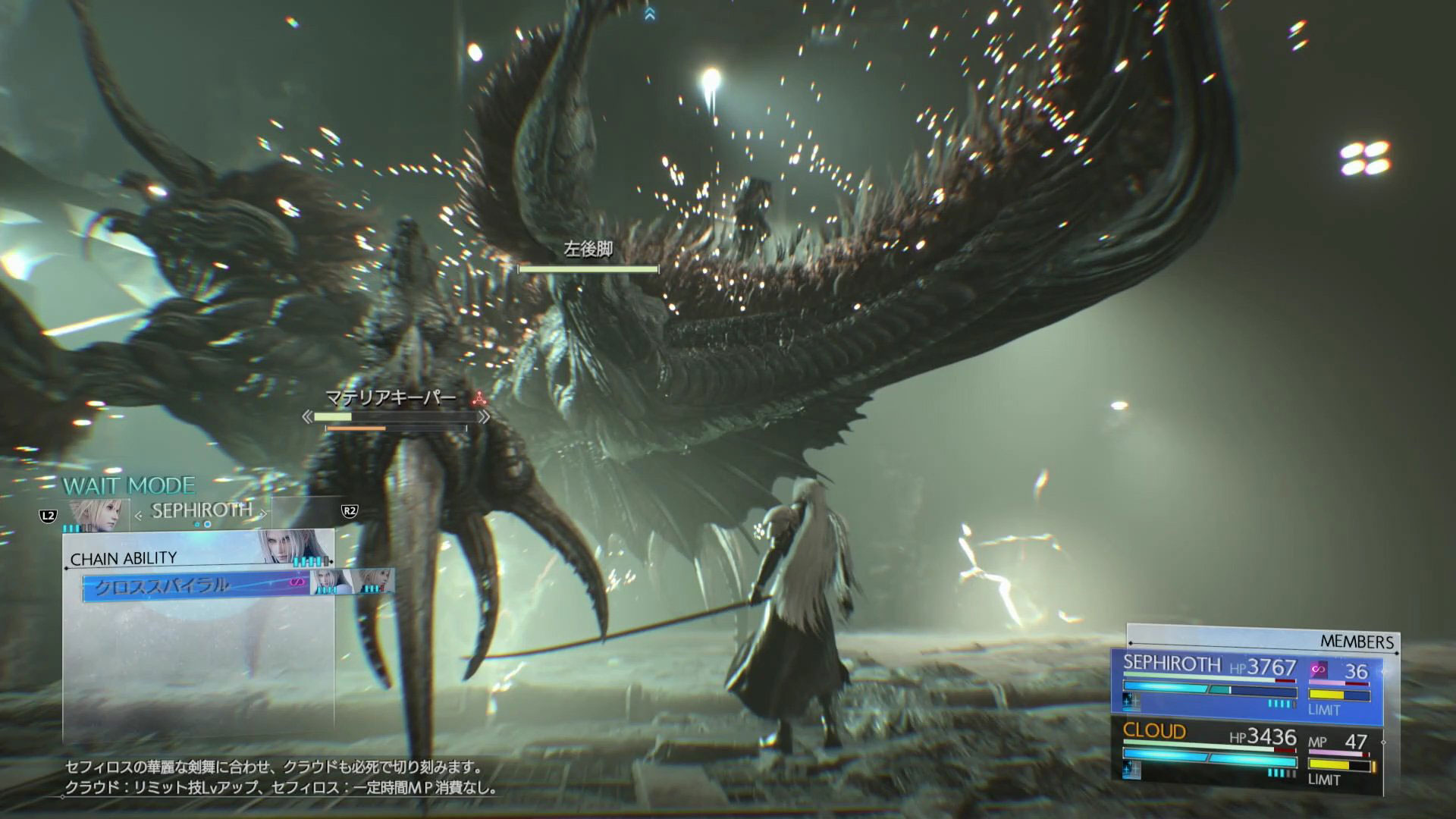Click the left arrow beside SEPHIROTH name

pyautogui.click(x=139, y=515)
